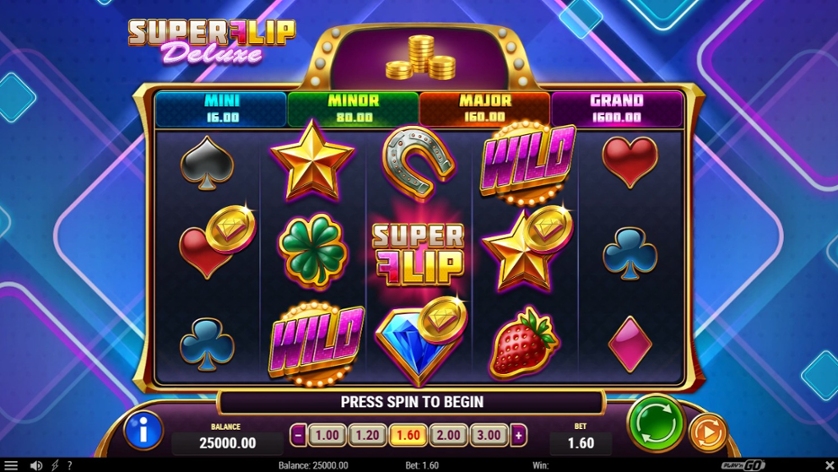Open the hamburger menu in bottom bar
This screenshot has width=838, height=472.
pyautogui.click(x=11, y=465)
